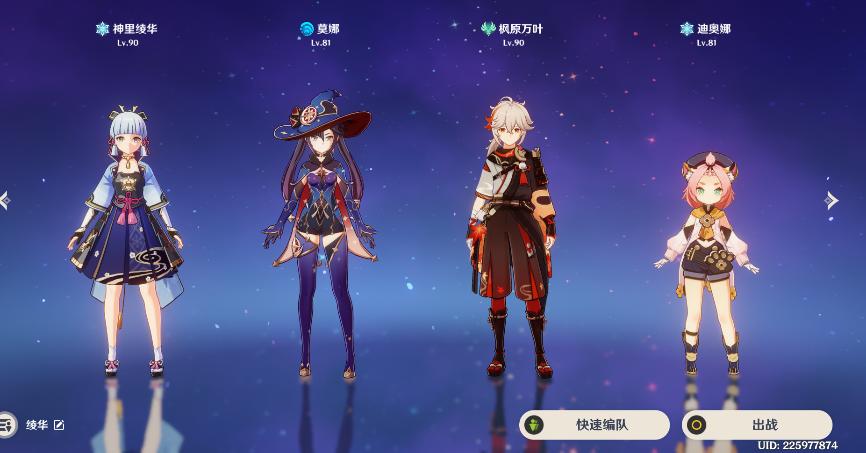Screen dimensions: 866x453
Task: Click the 快速编队 quick setup button
Action: click(594, 425)
